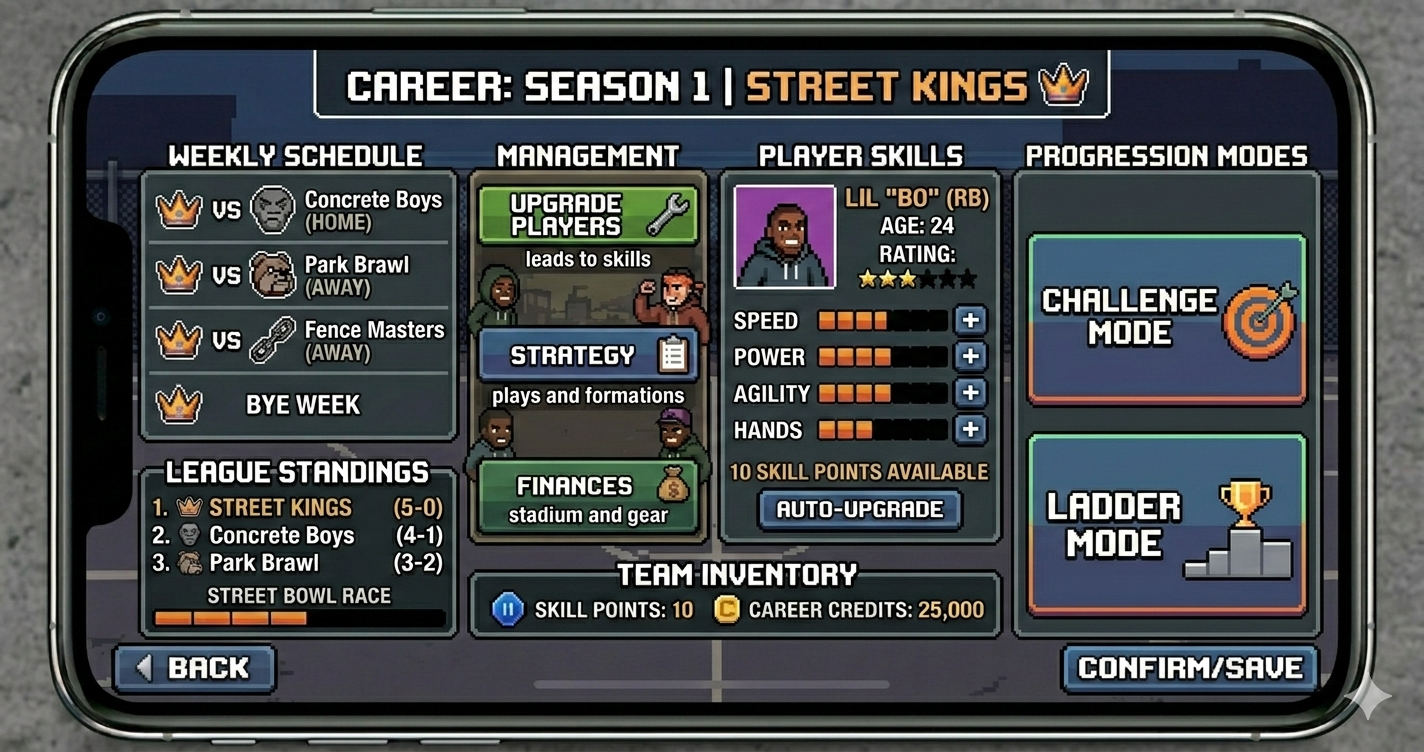Click the Street Kings crown emblem in the title bar

coord(1065,87)
